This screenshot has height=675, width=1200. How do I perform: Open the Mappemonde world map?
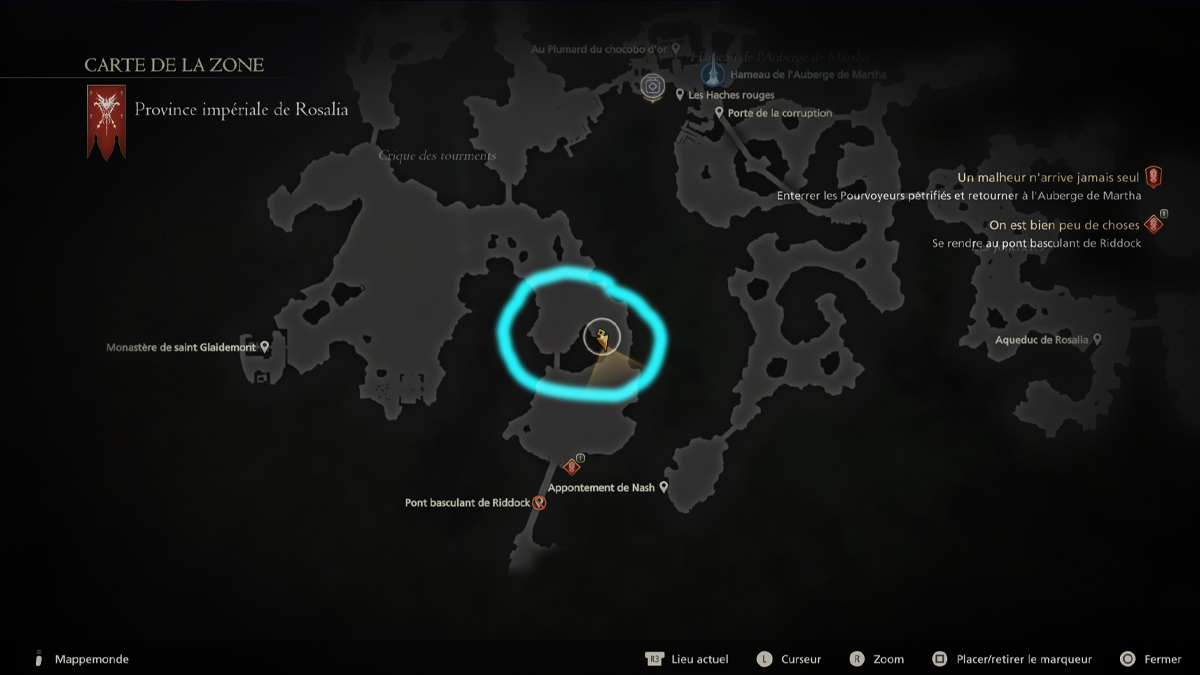(x=91, y=659)
